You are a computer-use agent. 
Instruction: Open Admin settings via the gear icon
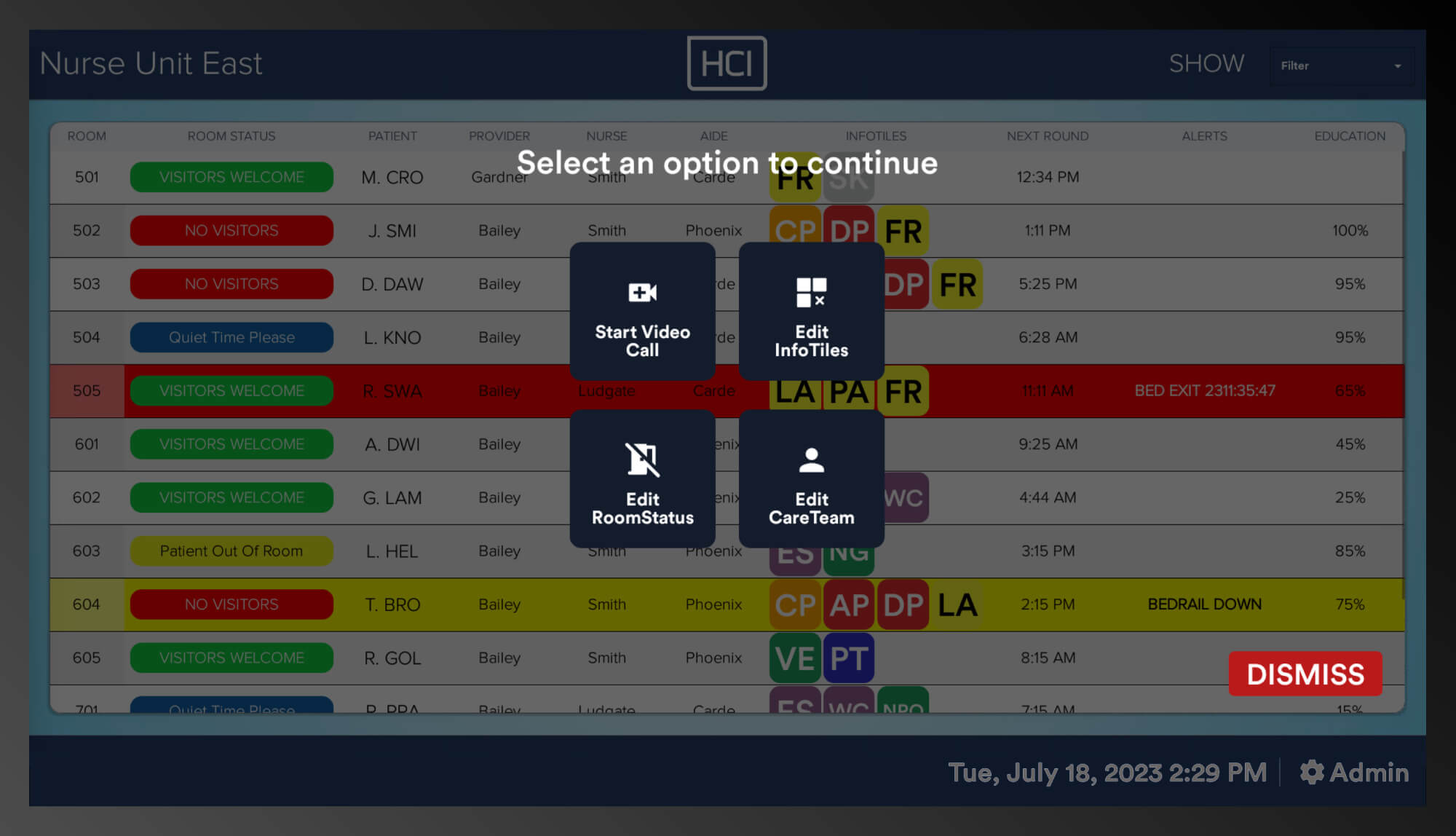[1313, 773]
